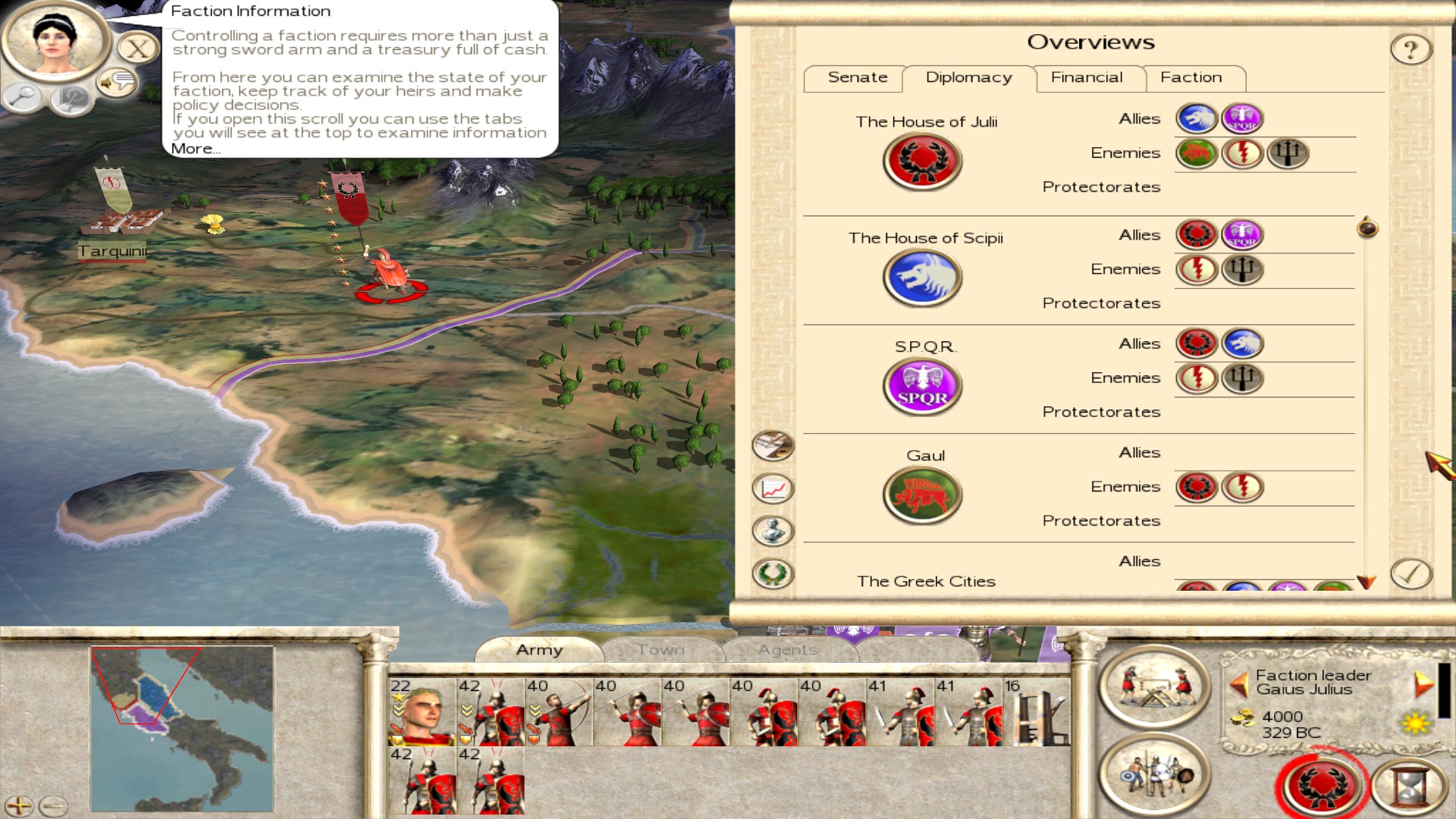Dismiss the advisor with the X button
Viewport: 1456px width, 819px height.
[x=137, y=50]
